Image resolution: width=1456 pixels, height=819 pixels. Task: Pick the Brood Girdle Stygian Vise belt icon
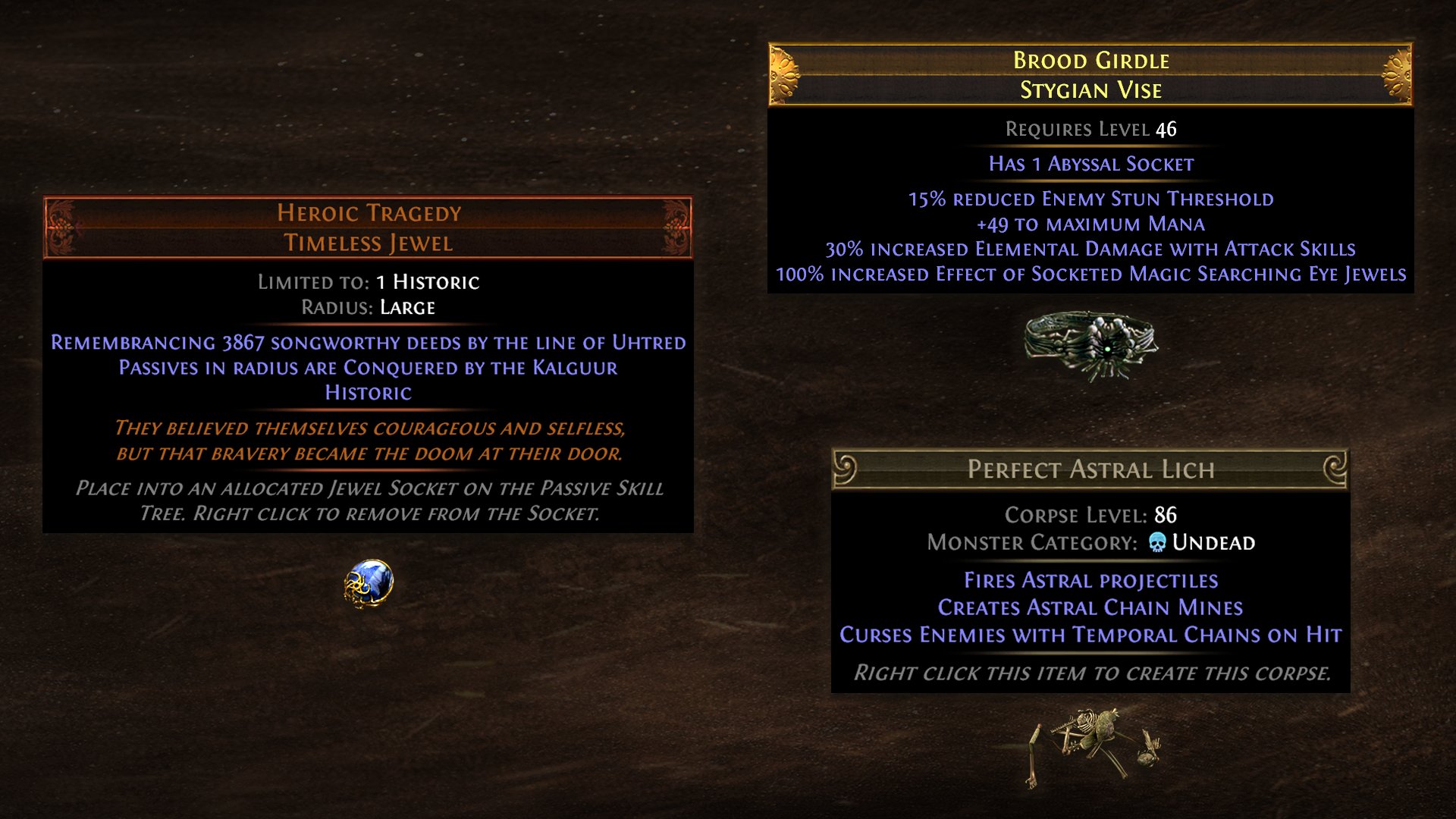point(1090,345)
